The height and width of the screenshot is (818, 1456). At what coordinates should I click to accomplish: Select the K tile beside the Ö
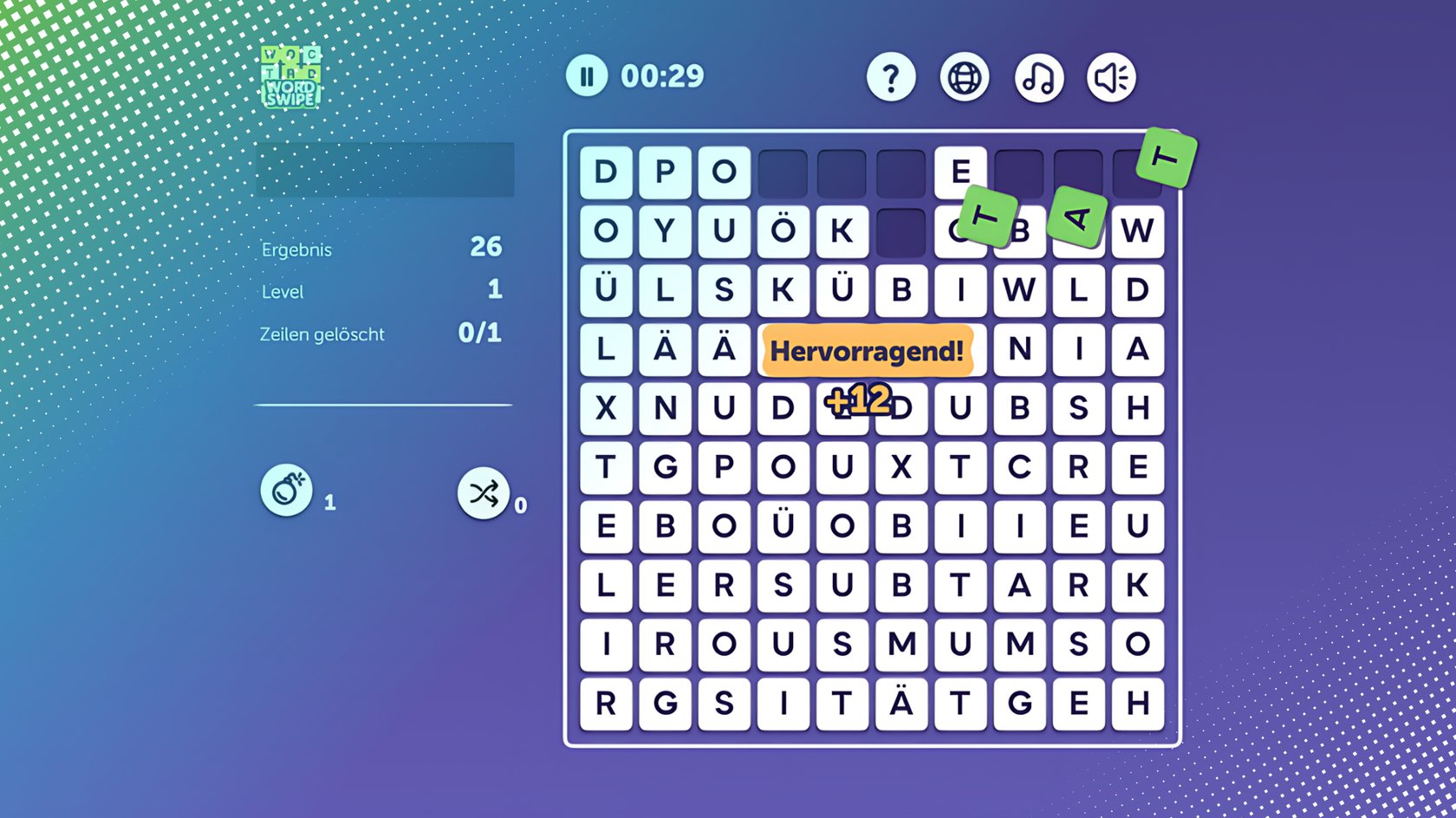coord(842,231)
